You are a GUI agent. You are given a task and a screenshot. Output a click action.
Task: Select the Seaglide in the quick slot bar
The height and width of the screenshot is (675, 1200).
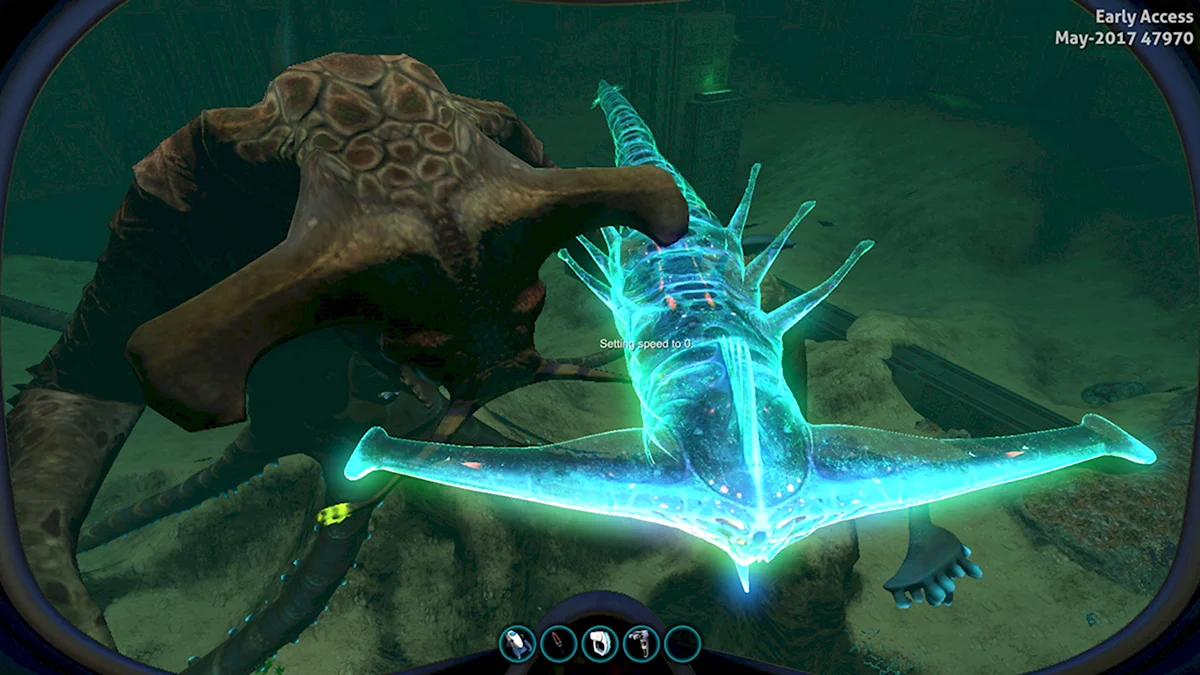[x=517, y=643]
